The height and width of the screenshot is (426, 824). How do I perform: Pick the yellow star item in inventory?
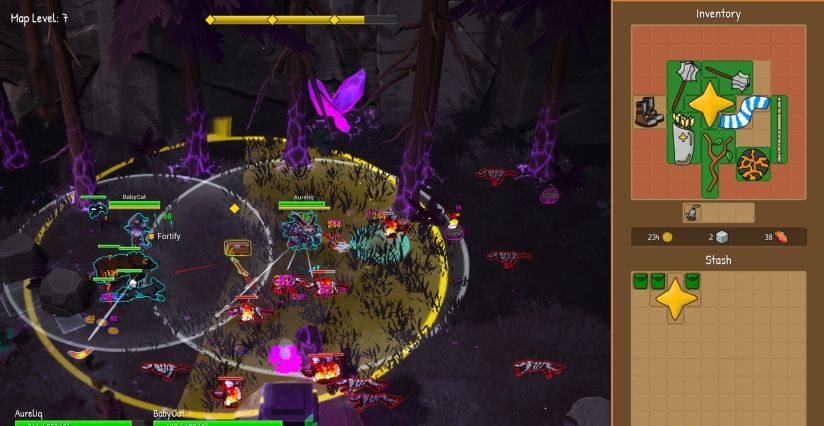[709, 102]
